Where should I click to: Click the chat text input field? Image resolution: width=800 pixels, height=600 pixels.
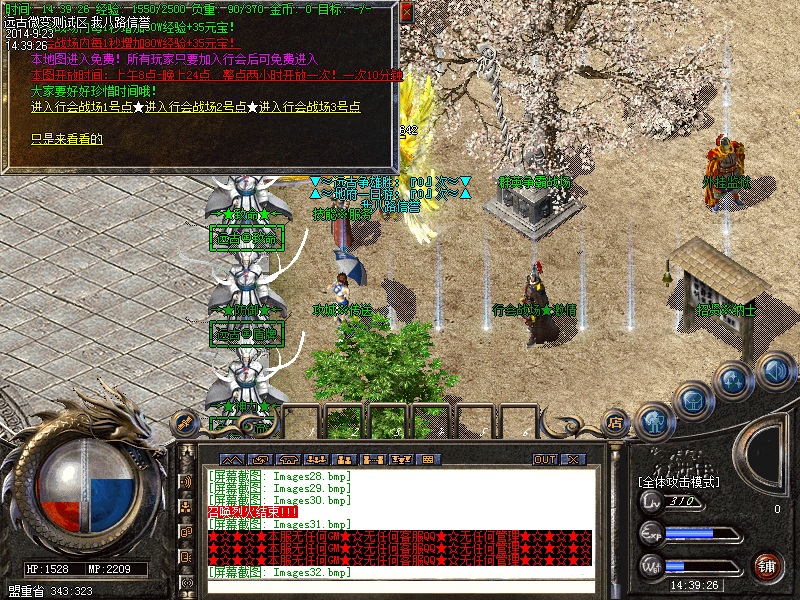(x=400, y=586)
